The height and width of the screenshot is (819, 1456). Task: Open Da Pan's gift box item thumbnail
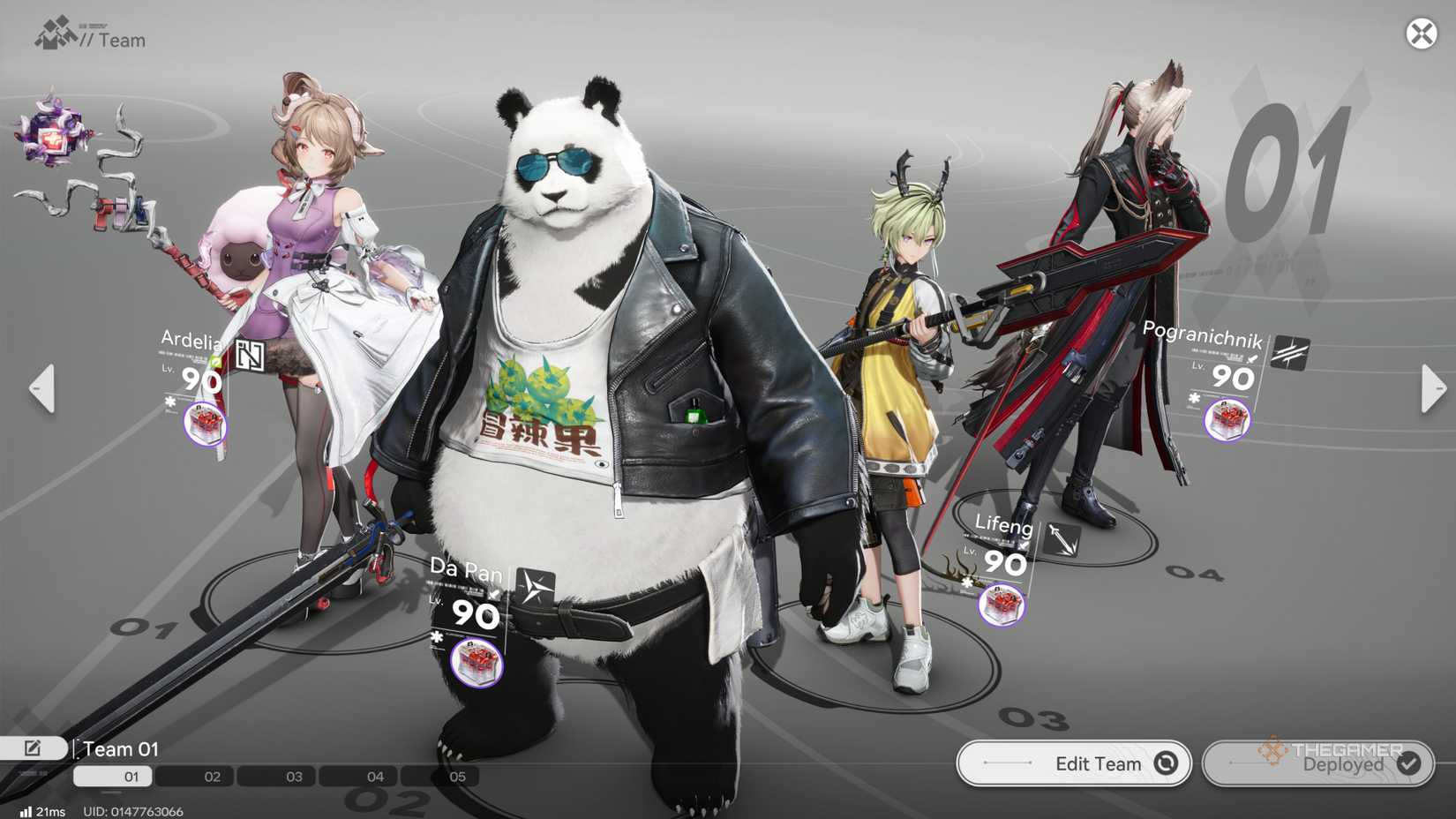coord(477,664)
